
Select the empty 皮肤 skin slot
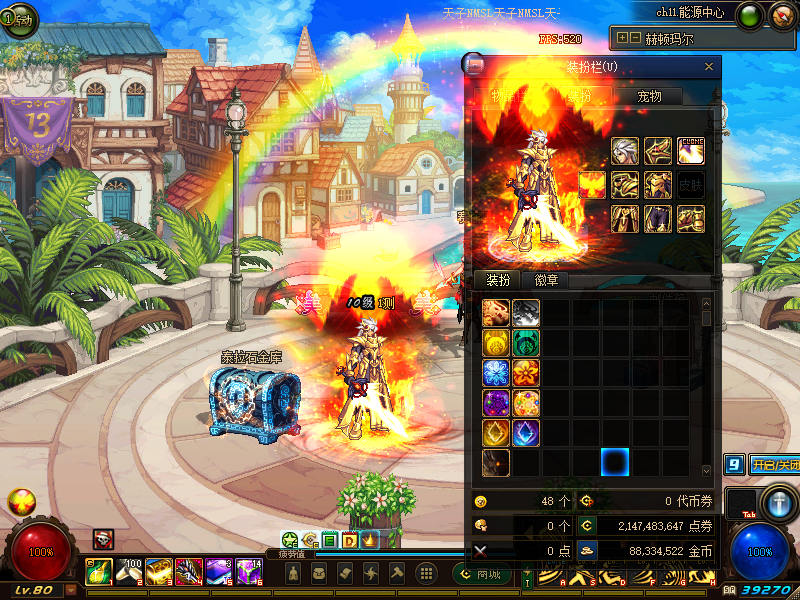691,185
